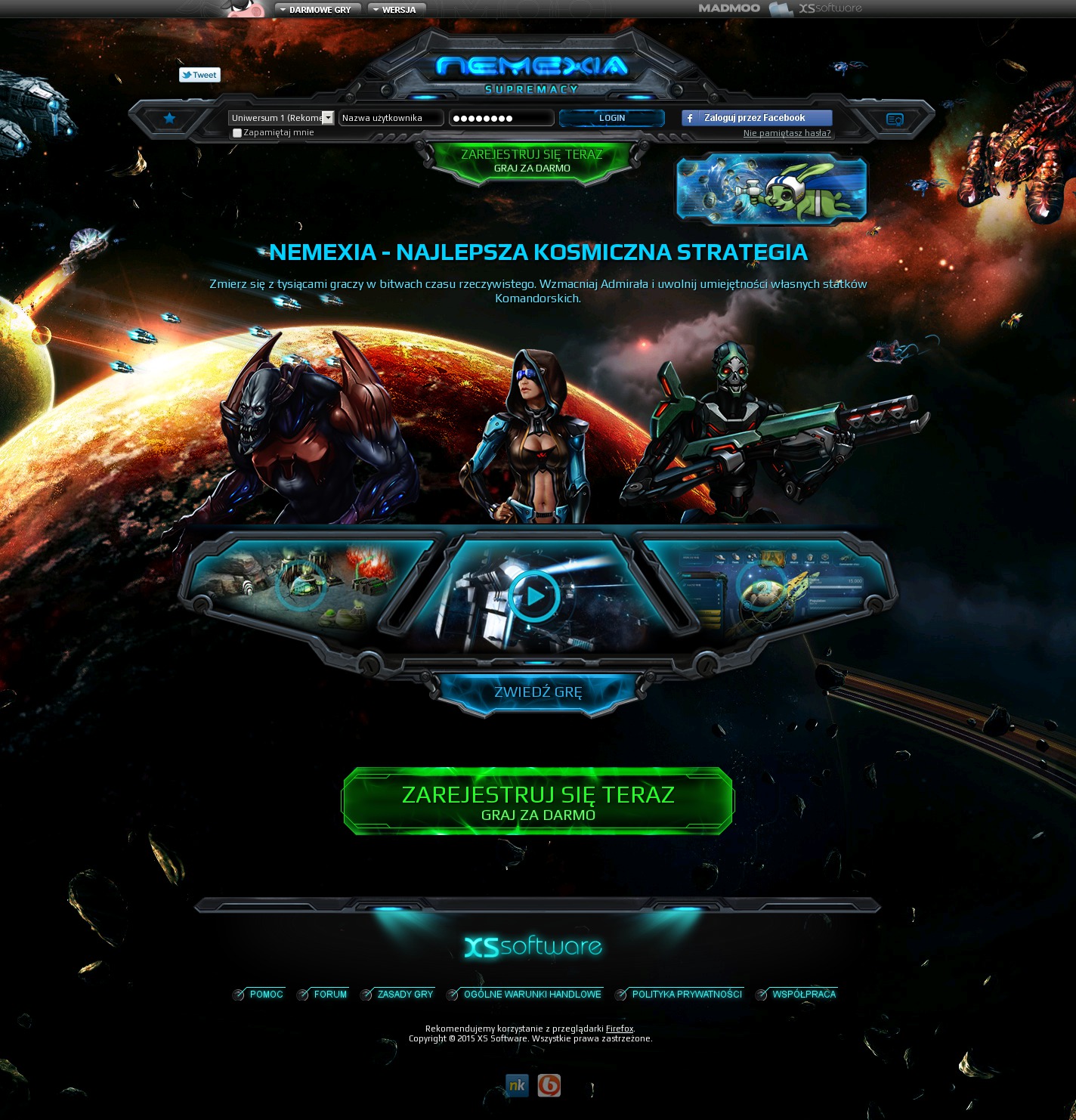This screenshot has width=1076, height=1120.
Task: Open the Nie pamiętasz hasła link
Action: tap(787, 133)
